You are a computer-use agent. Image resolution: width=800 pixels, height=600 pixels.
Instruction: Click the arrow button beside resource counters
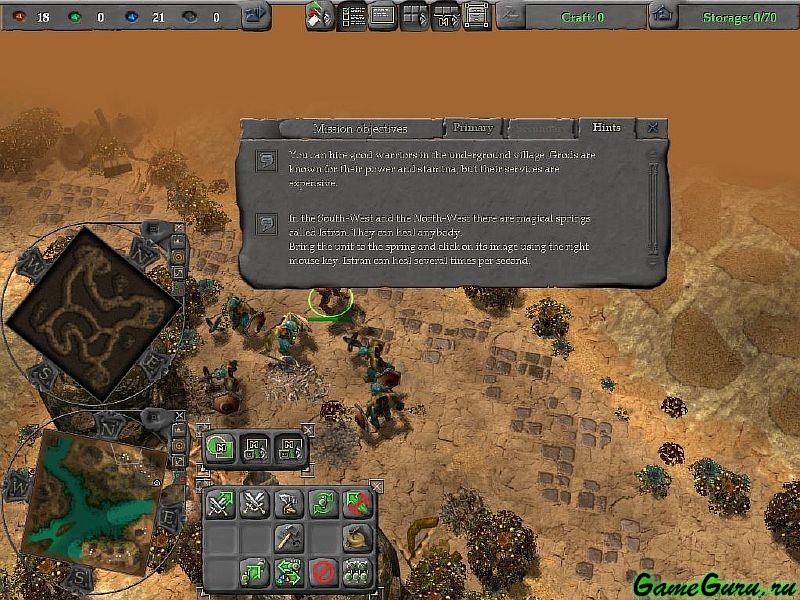[x=256, y=15]
